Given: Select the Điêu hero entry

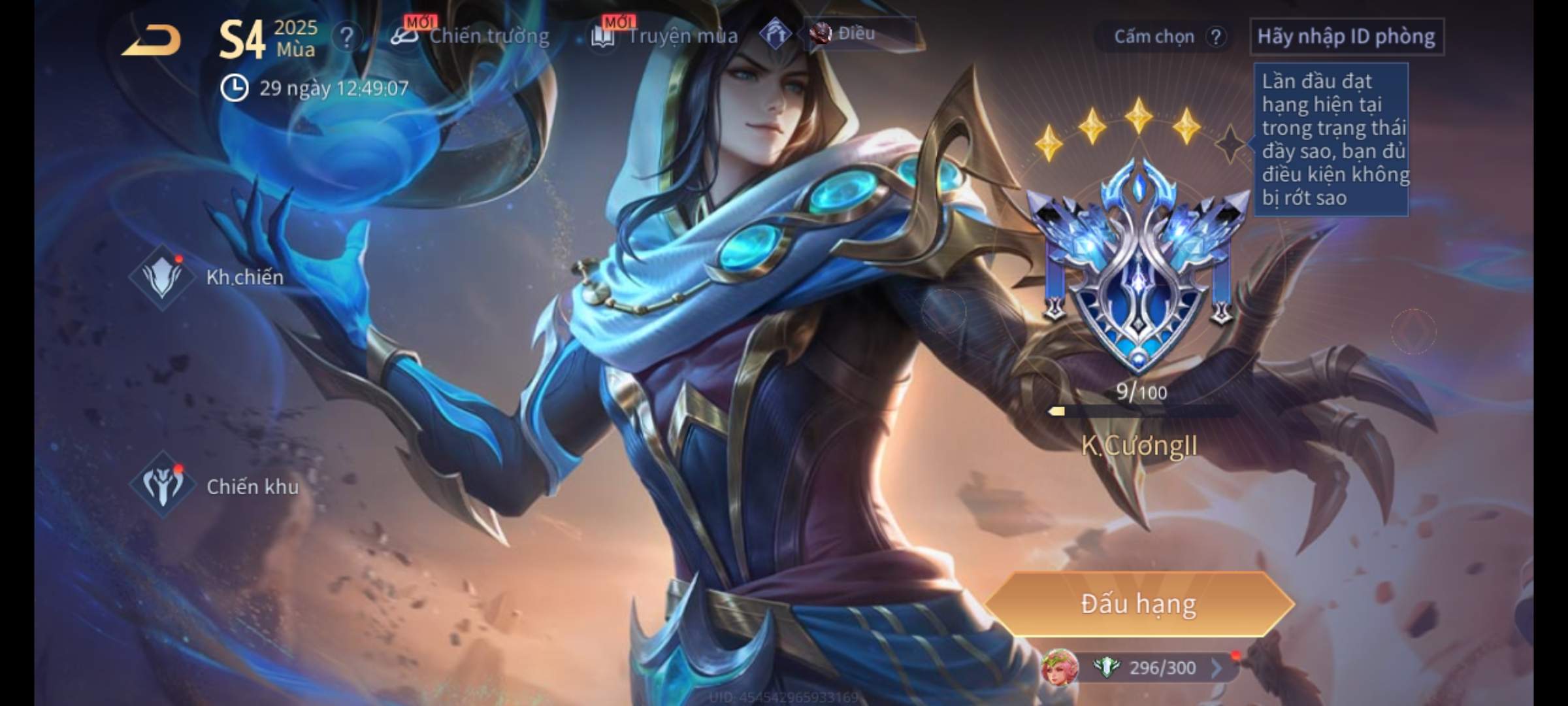Looking at the screenshot, I should click(844, 34).
